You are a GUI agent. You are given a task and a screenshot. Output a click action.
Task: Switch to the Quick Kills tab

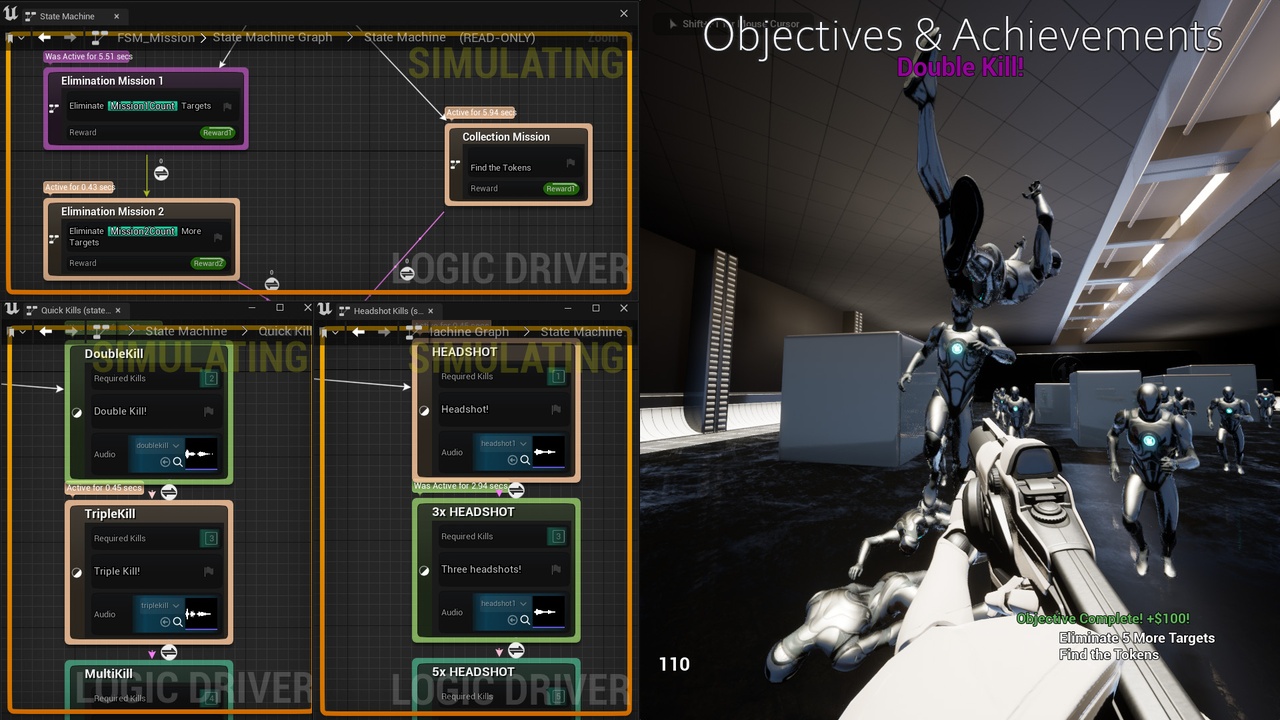pyautogui.click(x=75, y=310)
